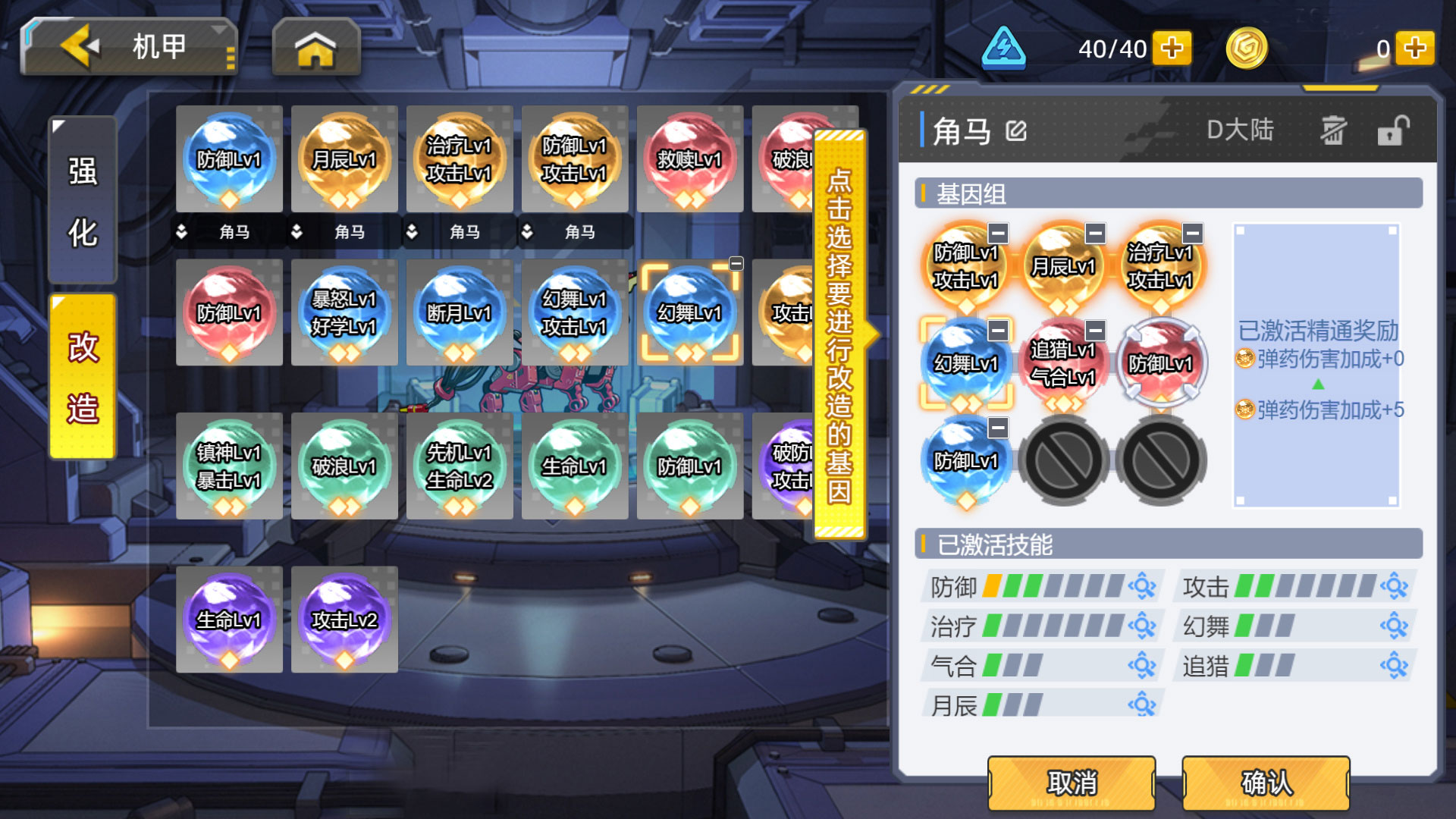Choose the 救赎Lv1 red gene orb
The height and width of the screenshot is (819, 1456).
689,159
